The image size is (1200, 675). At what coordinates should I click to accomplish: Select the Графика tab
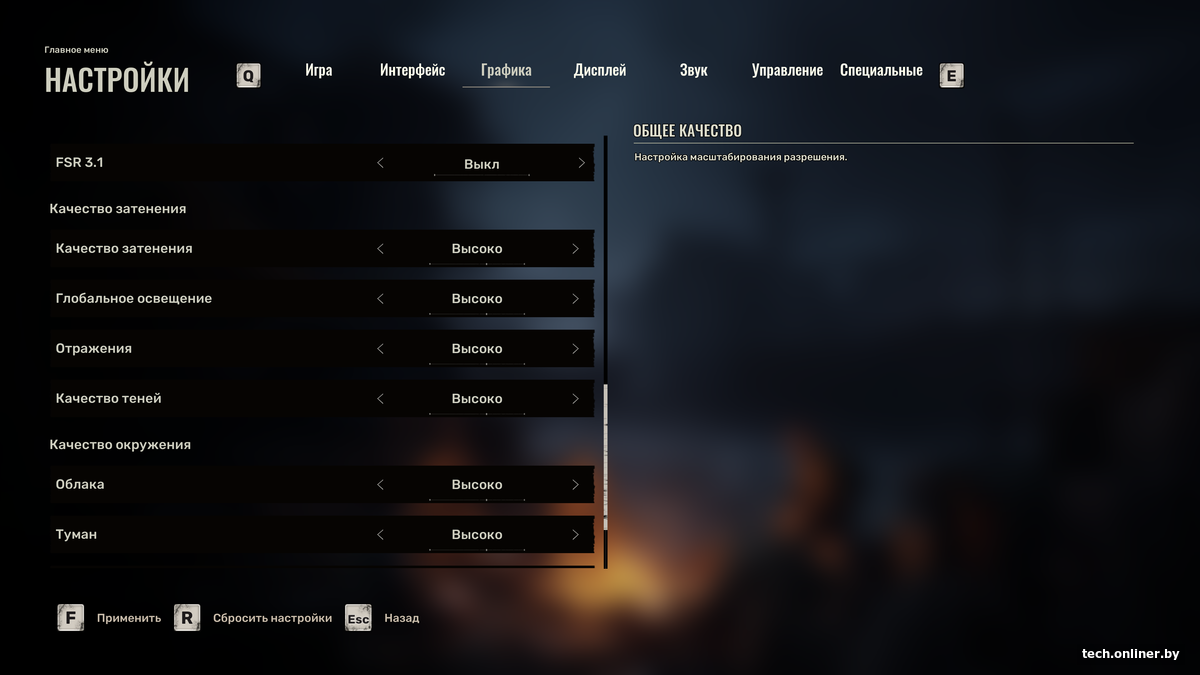pos(506,71)
